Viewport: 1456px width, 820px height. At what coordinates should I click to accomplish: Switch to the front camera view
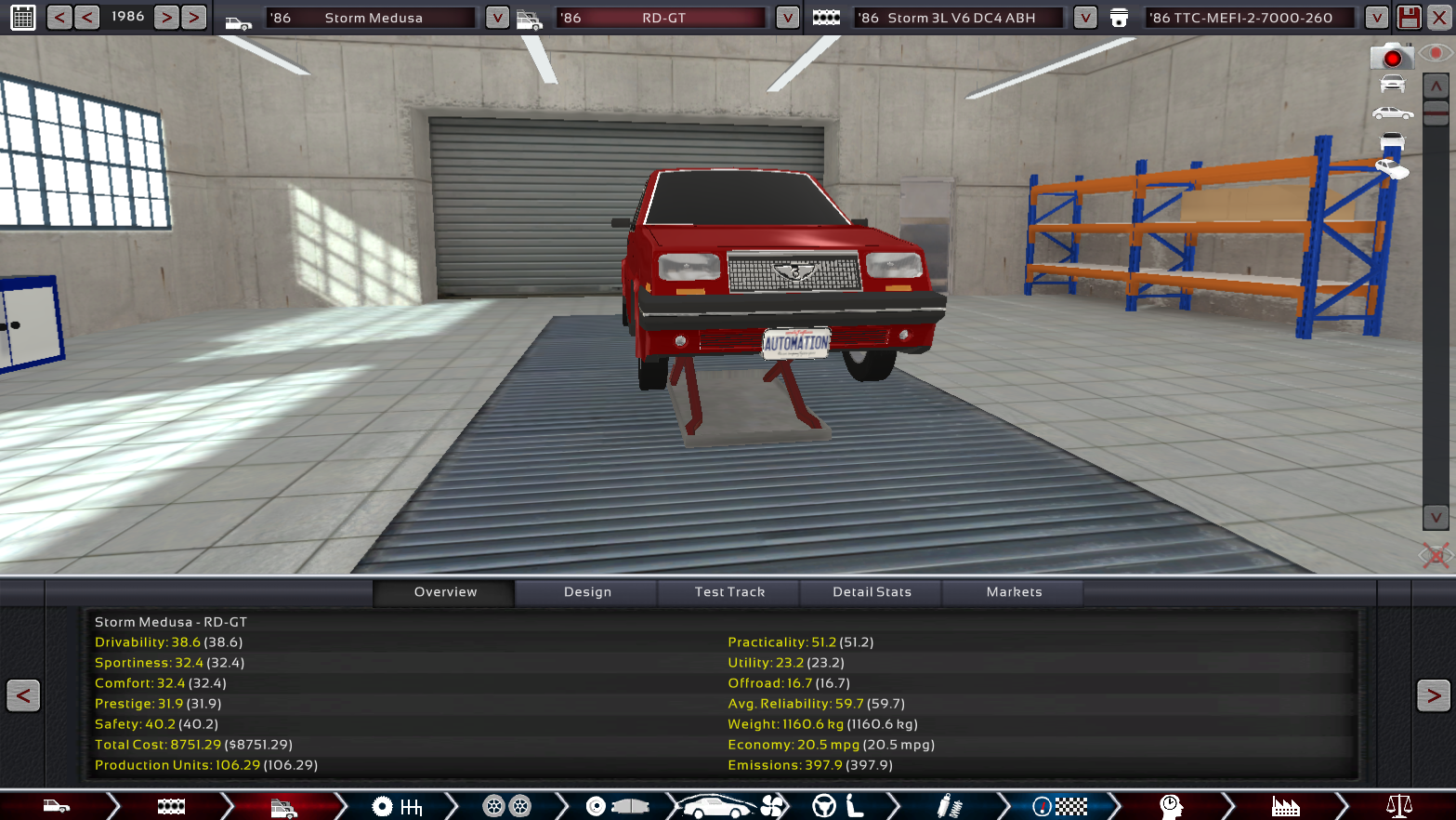(x=1392, y=85)
